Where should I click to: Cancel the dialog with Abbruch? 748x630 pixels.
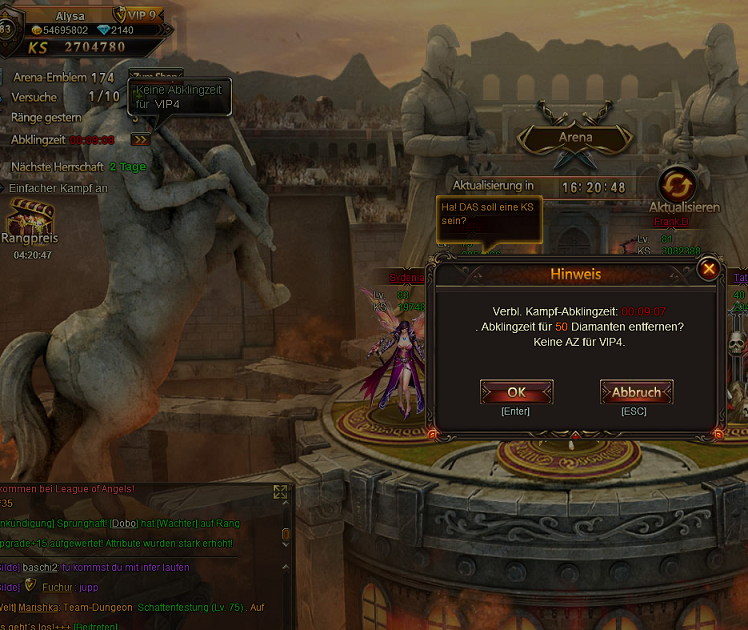point(636,391)
